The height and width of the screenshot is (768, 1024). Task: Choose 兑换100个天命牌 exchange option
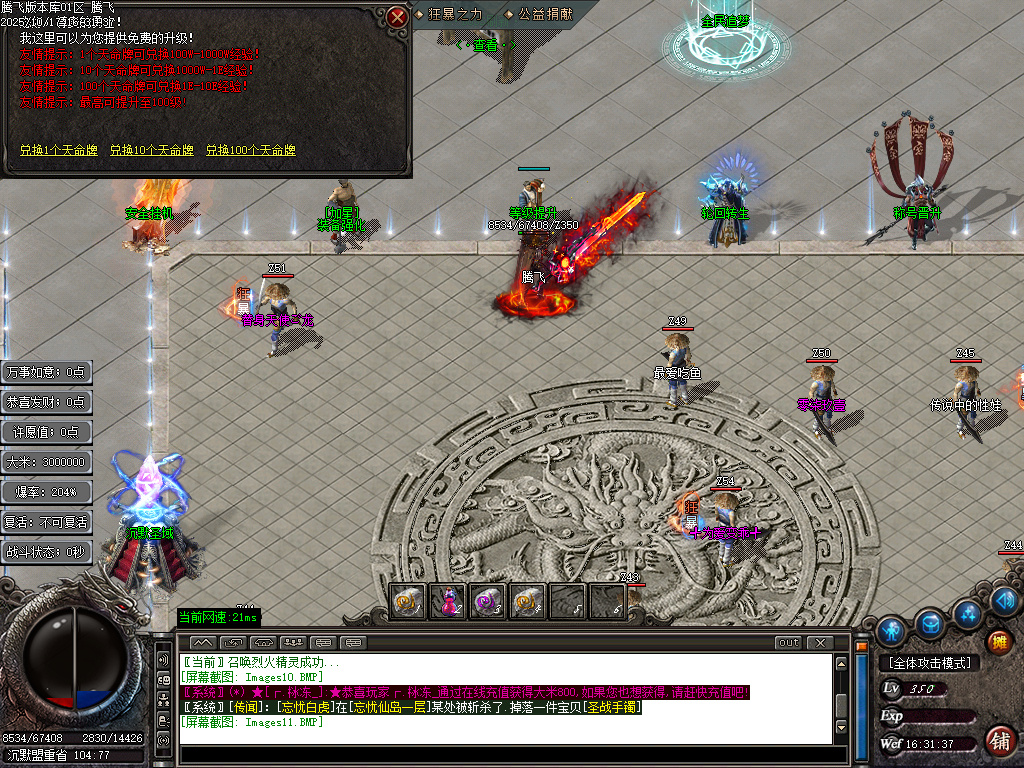251,150
